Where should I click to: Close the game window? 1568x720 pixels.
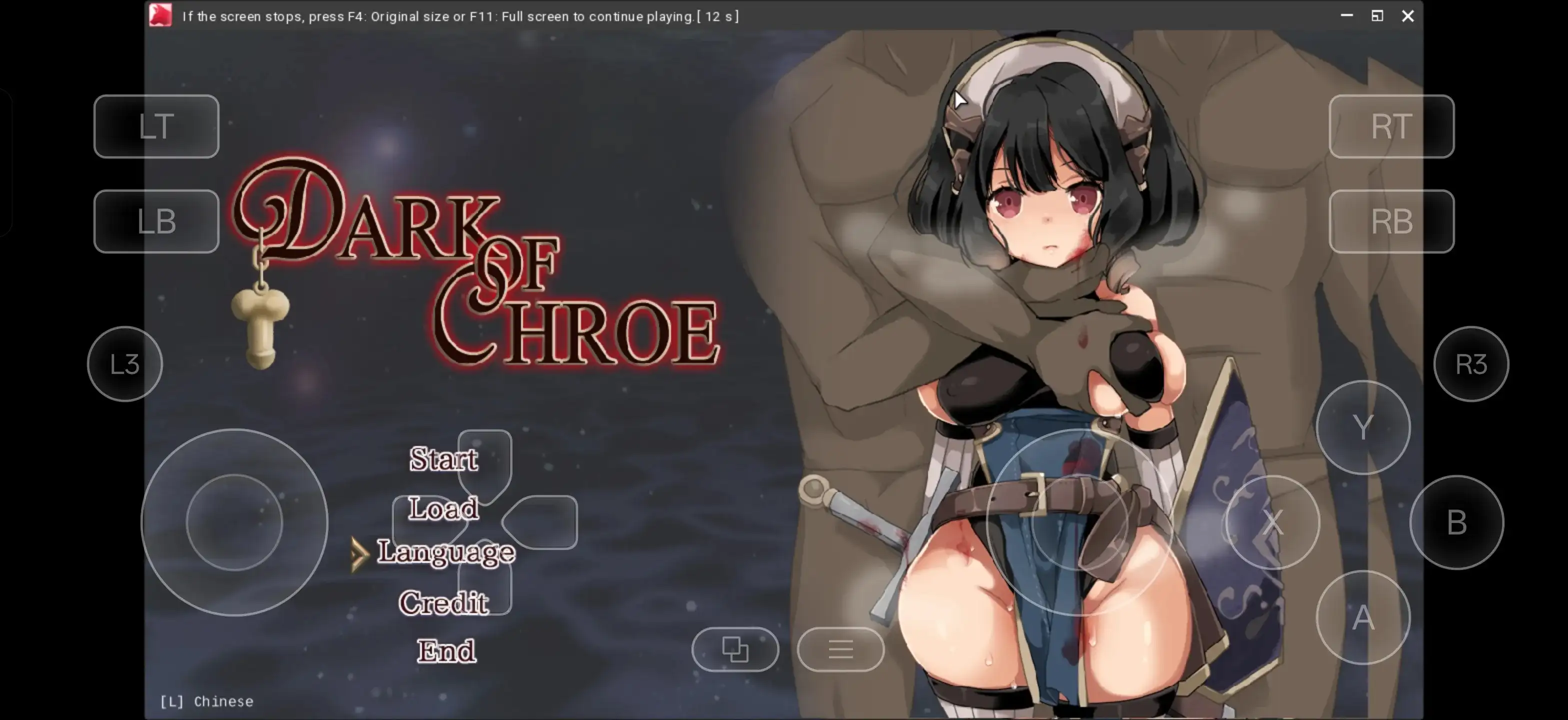pyautogui.click(x=1408, y=16)
